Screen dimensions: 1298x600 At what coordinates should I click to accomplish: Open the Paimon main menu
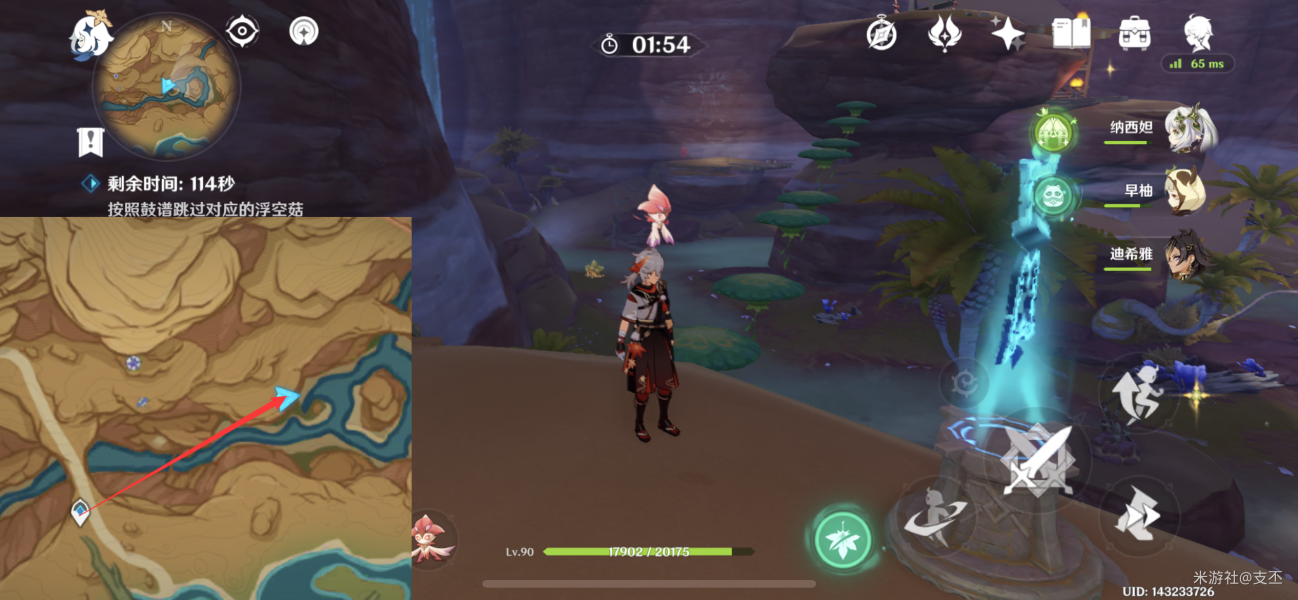click(90, 35)
